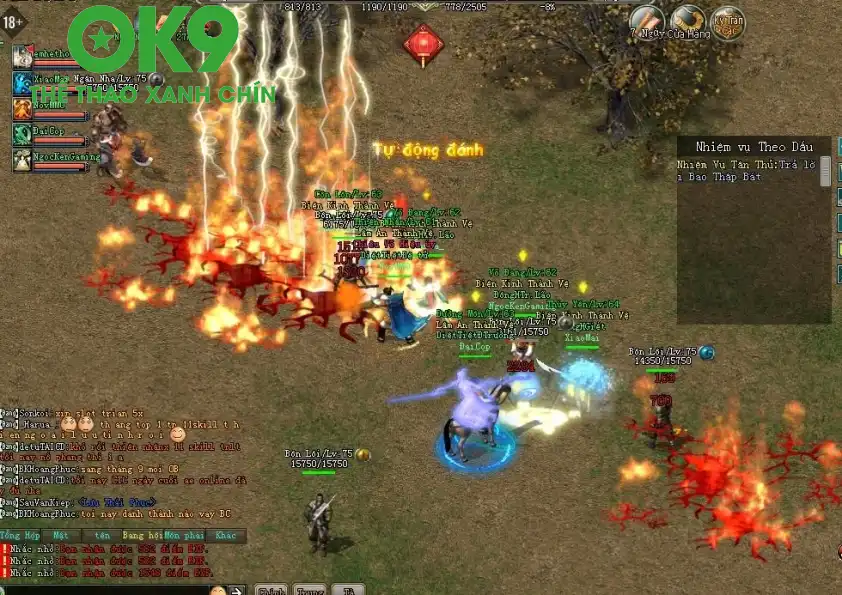Switch to the Khác chat tab
This screenshot has width=842, height=595.
click(x=226, y=535)
